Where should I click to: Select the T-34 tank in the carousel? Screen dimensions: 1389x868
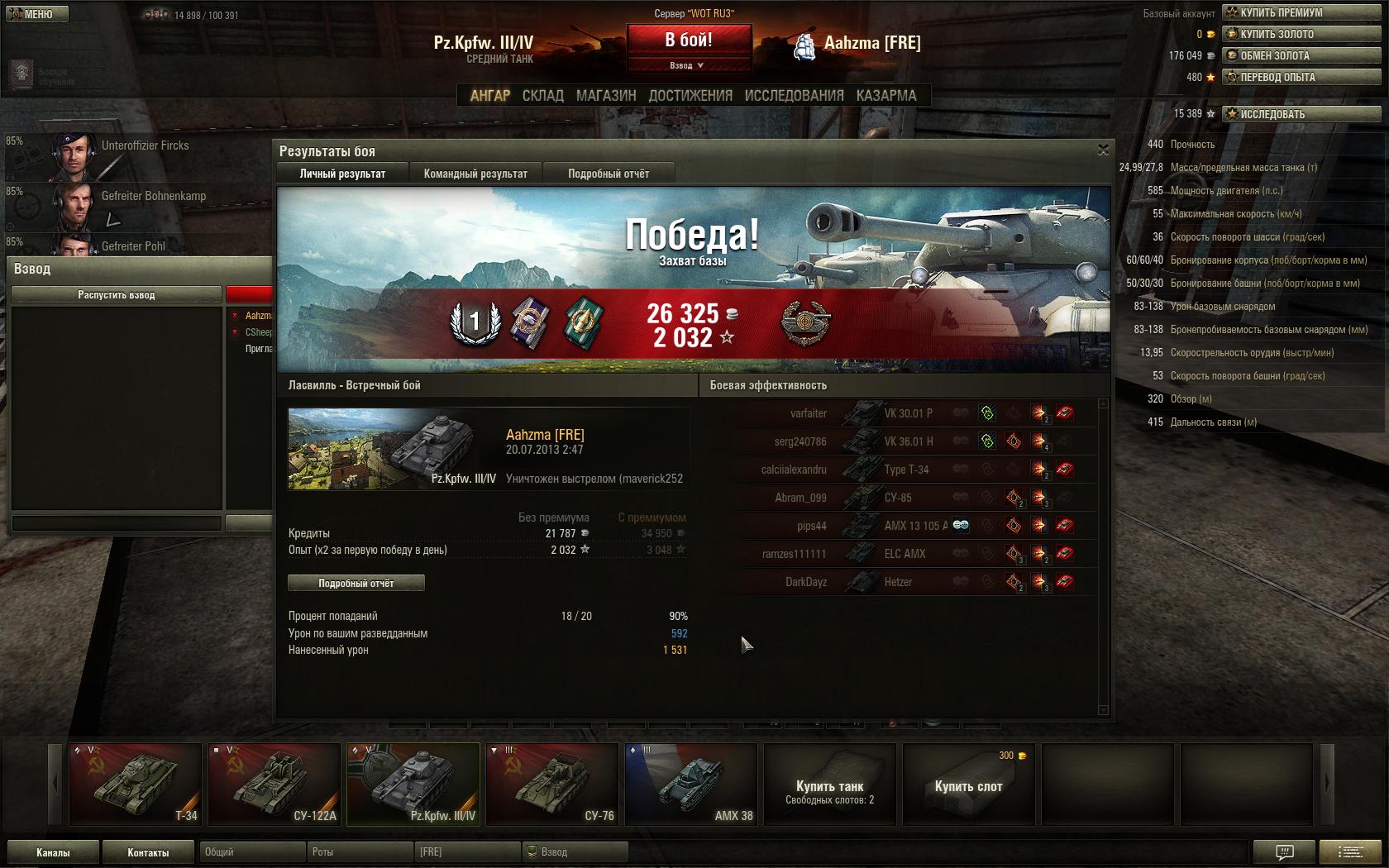pos(136,784)
